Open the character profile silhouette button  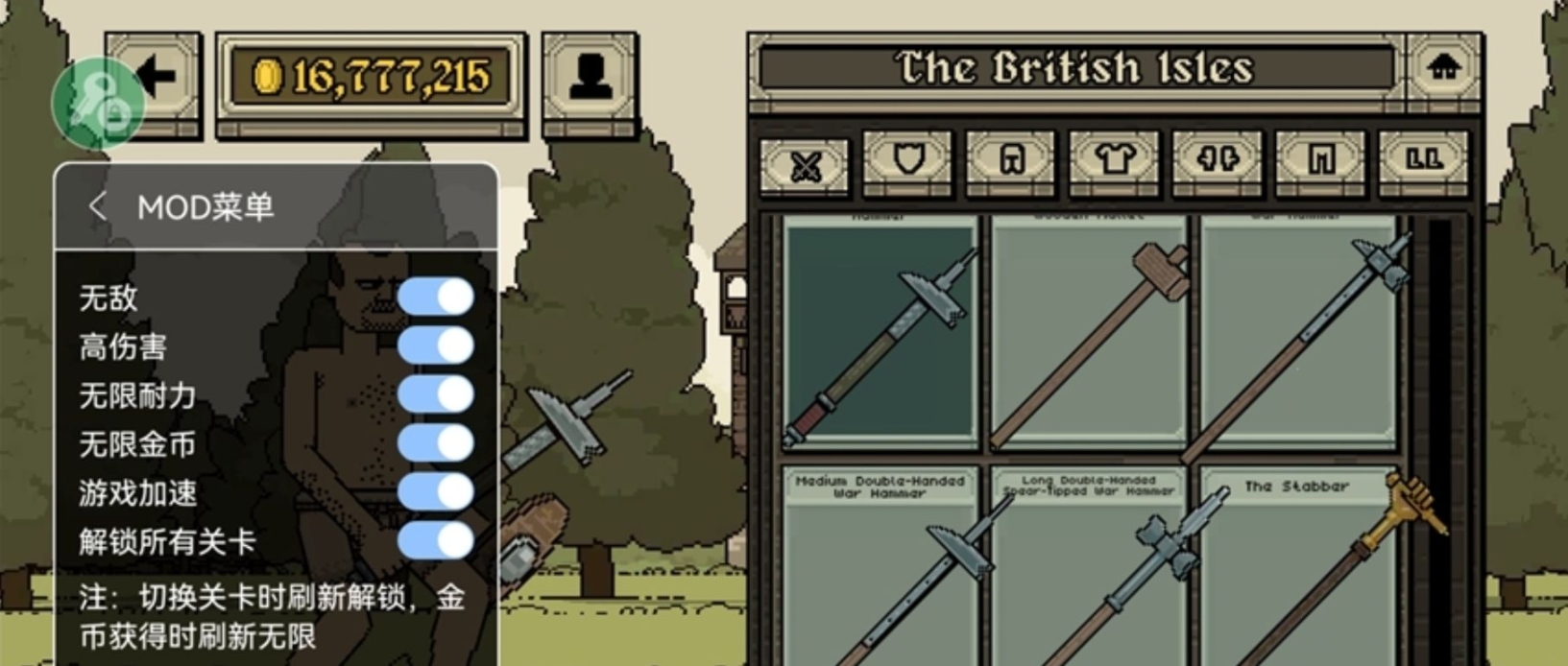590,77
